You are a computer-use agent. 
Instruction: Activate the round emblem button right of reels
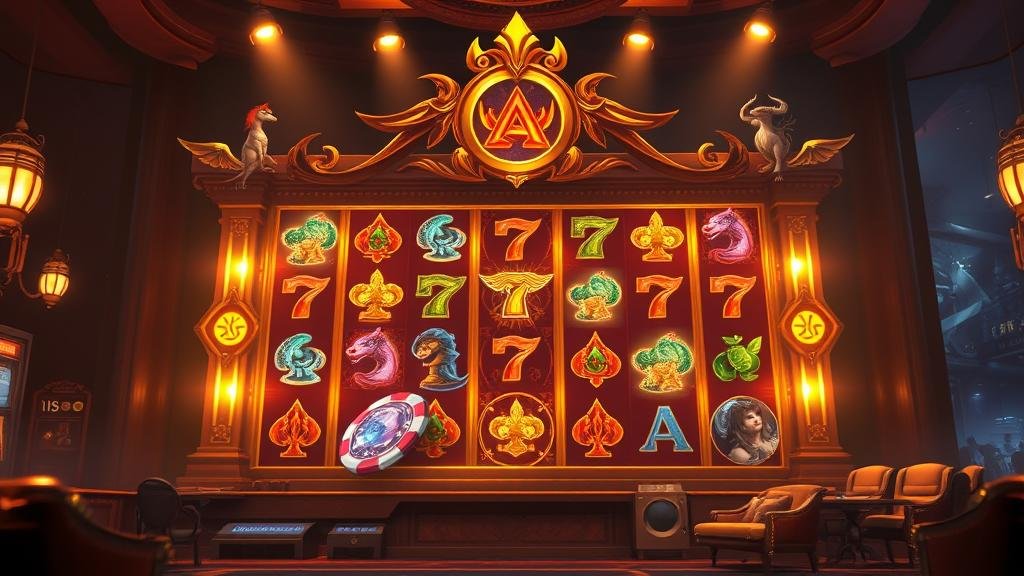[808, 325]
